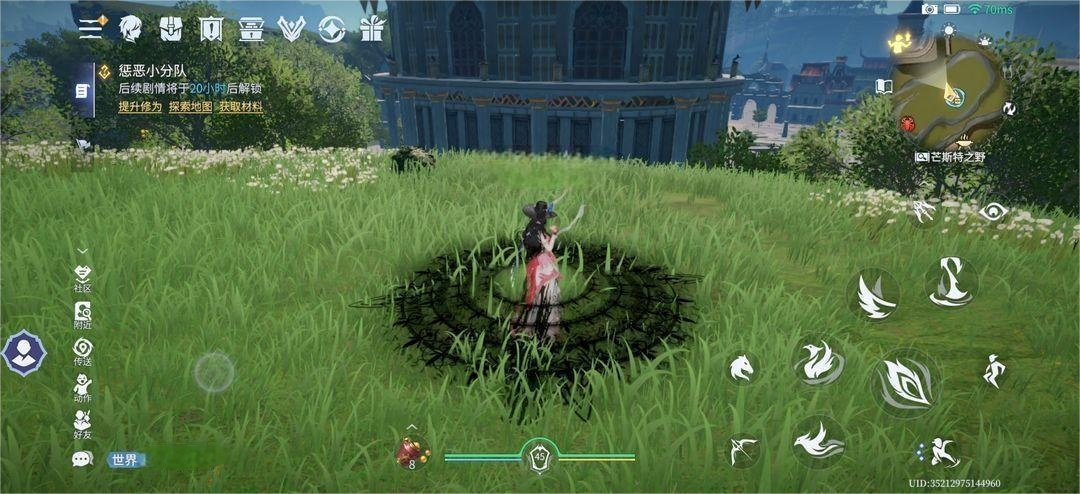Open the 好友 friends list
The height and width of the screenshot is (494, 1080).
83,424
